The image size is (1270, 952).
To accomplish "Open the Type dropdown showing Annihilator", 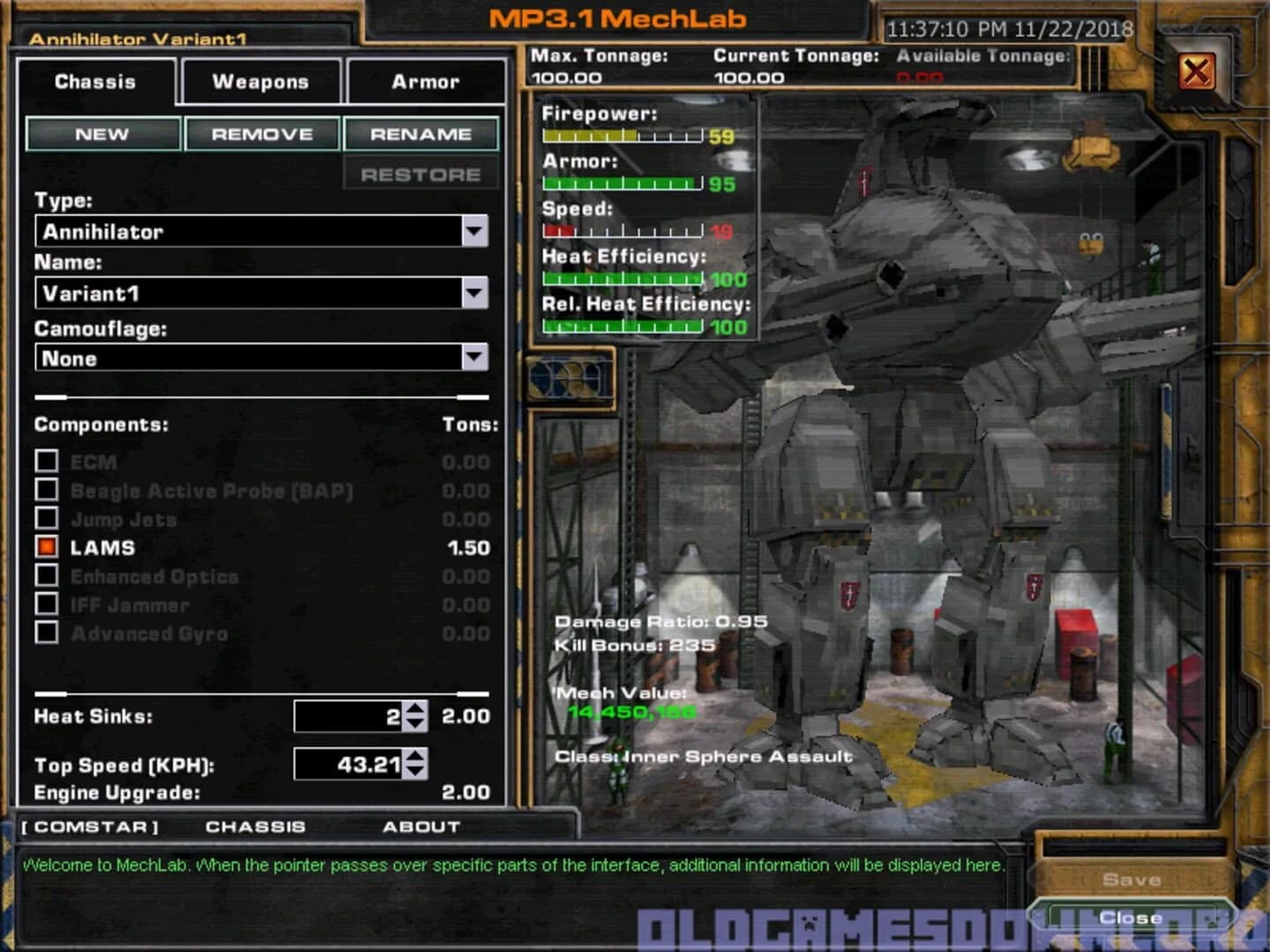I will pos(476,231).
